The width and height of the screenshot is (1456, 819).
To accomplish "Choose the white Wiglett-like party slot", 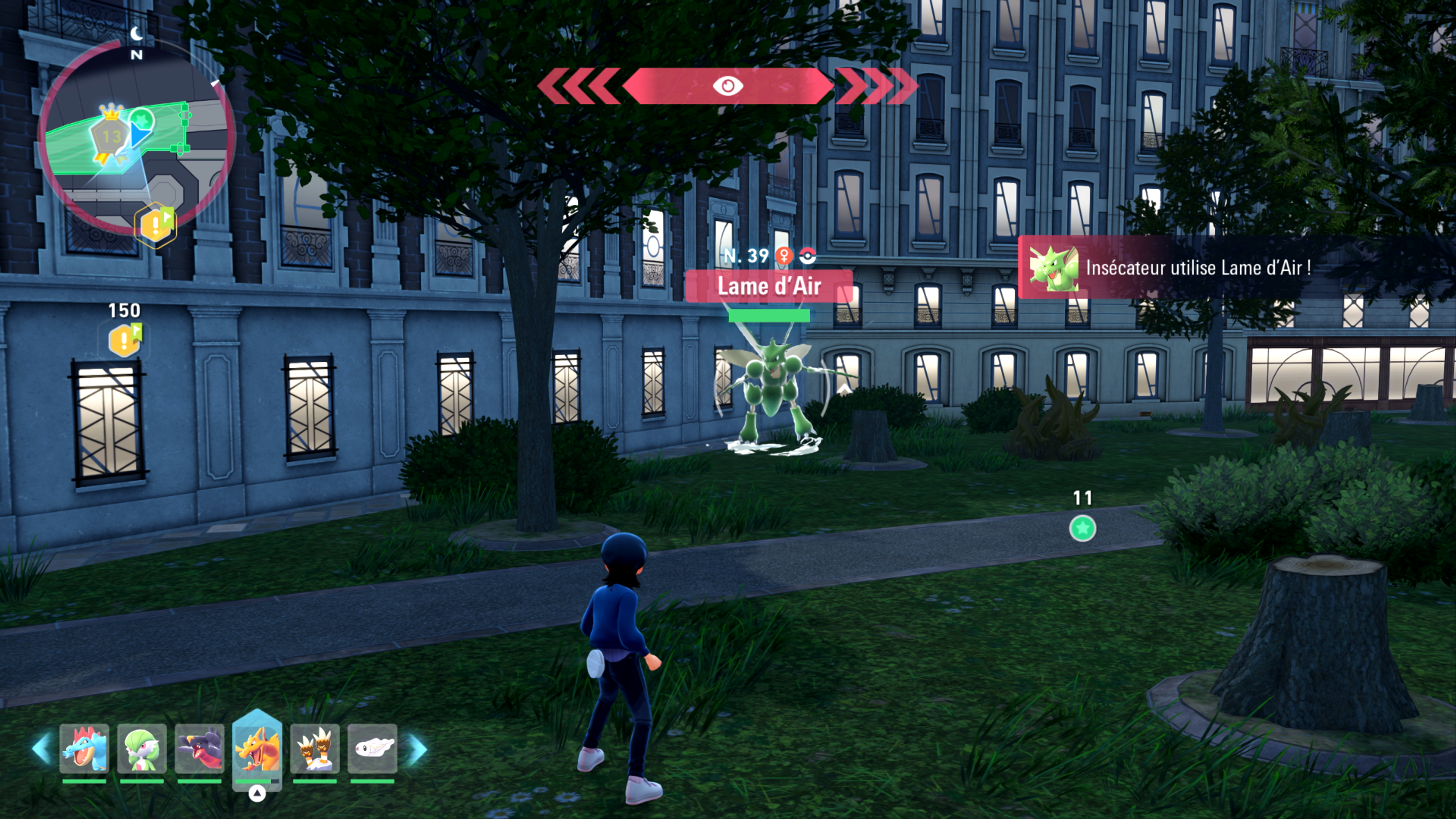I will 372,748.
